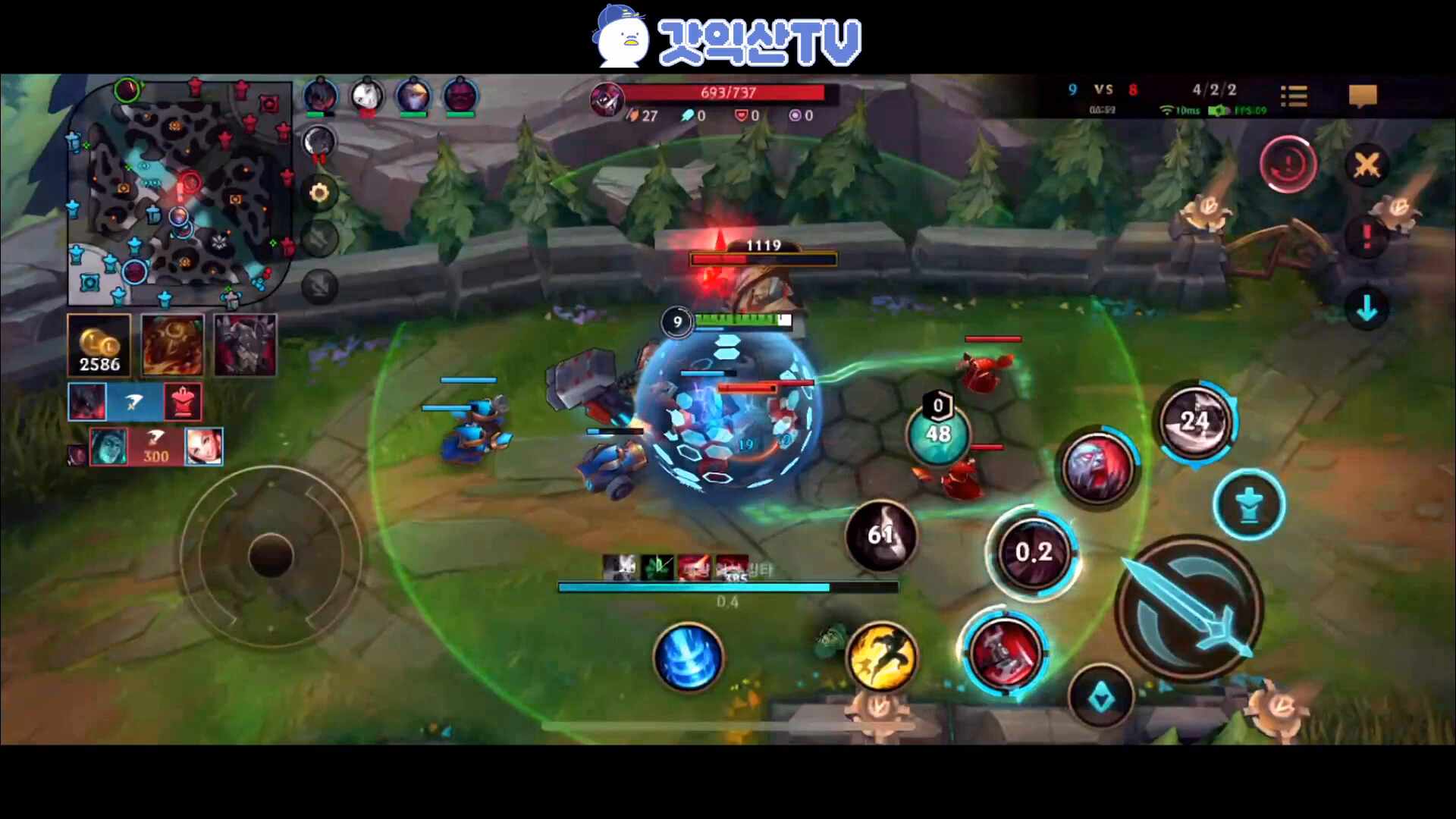Cast the Flash summoner spell
The width and height of the screenshot is (1456, 819).
pyautogui.click(x=881, y=657)
